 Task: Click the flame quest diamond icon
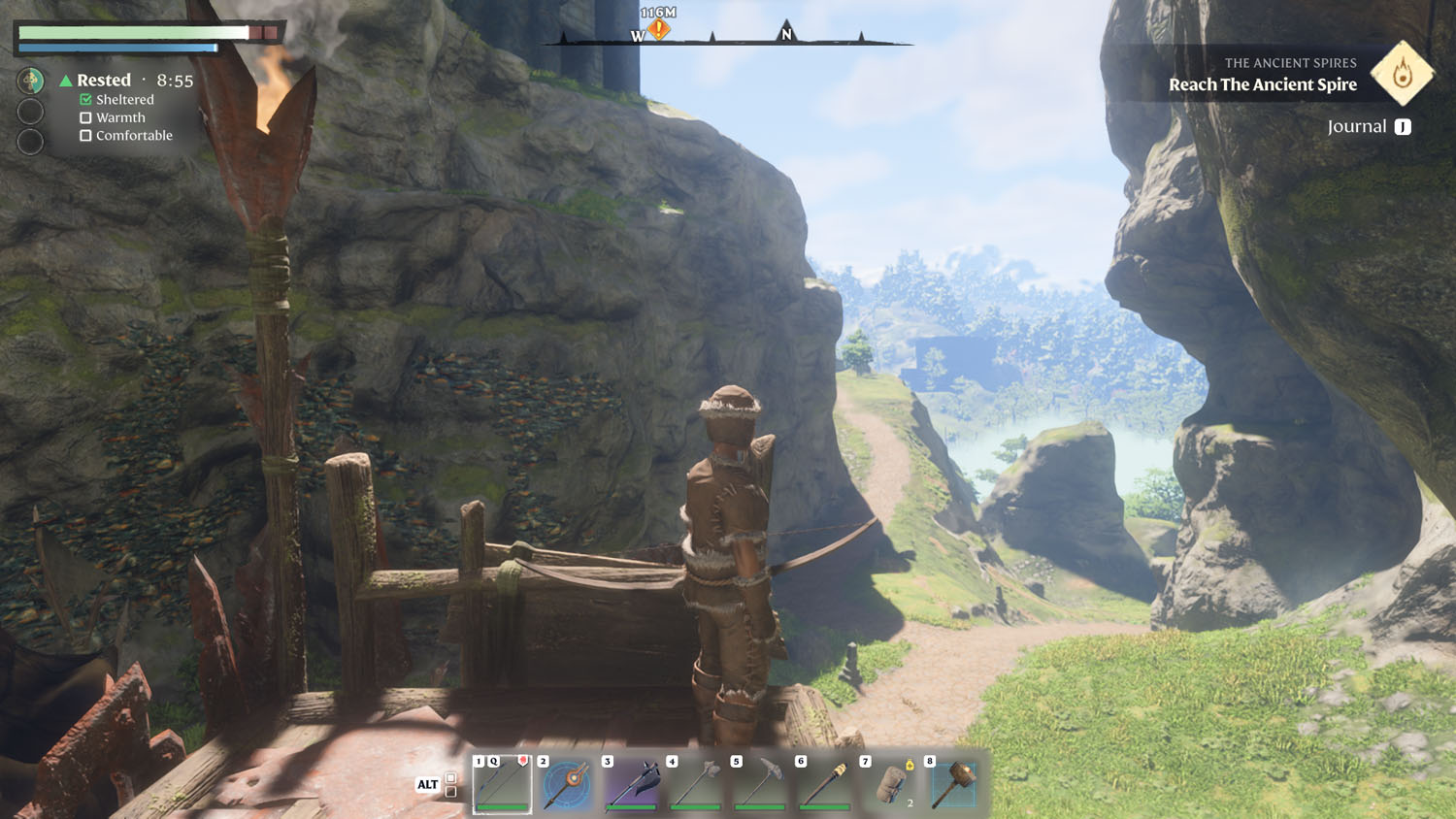pyautogui.click(x=1402, y=74)
